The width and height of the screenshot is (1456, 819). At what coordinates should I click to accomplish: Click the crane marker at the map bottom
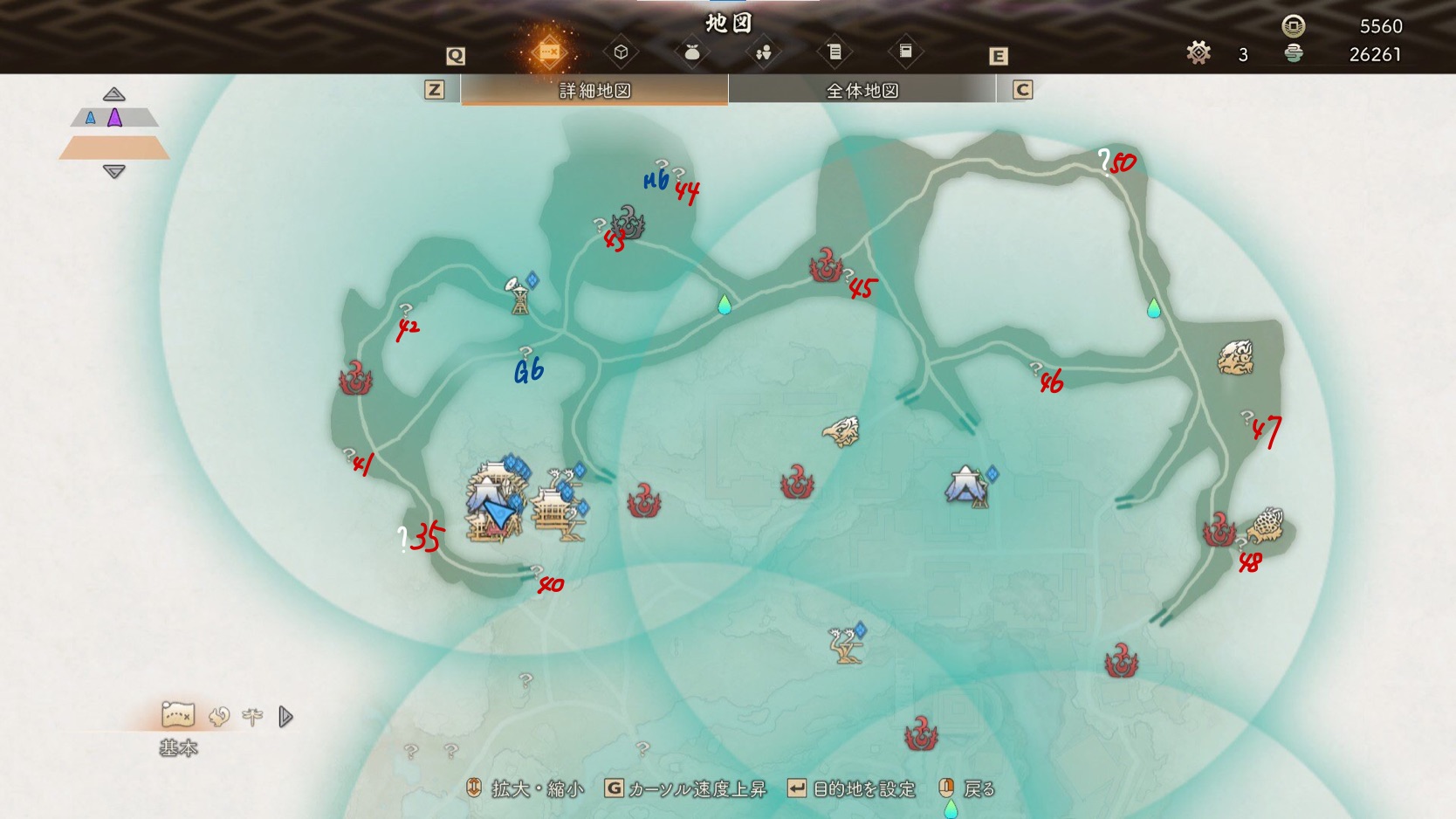pyautogui.click(x=845, y=645)
